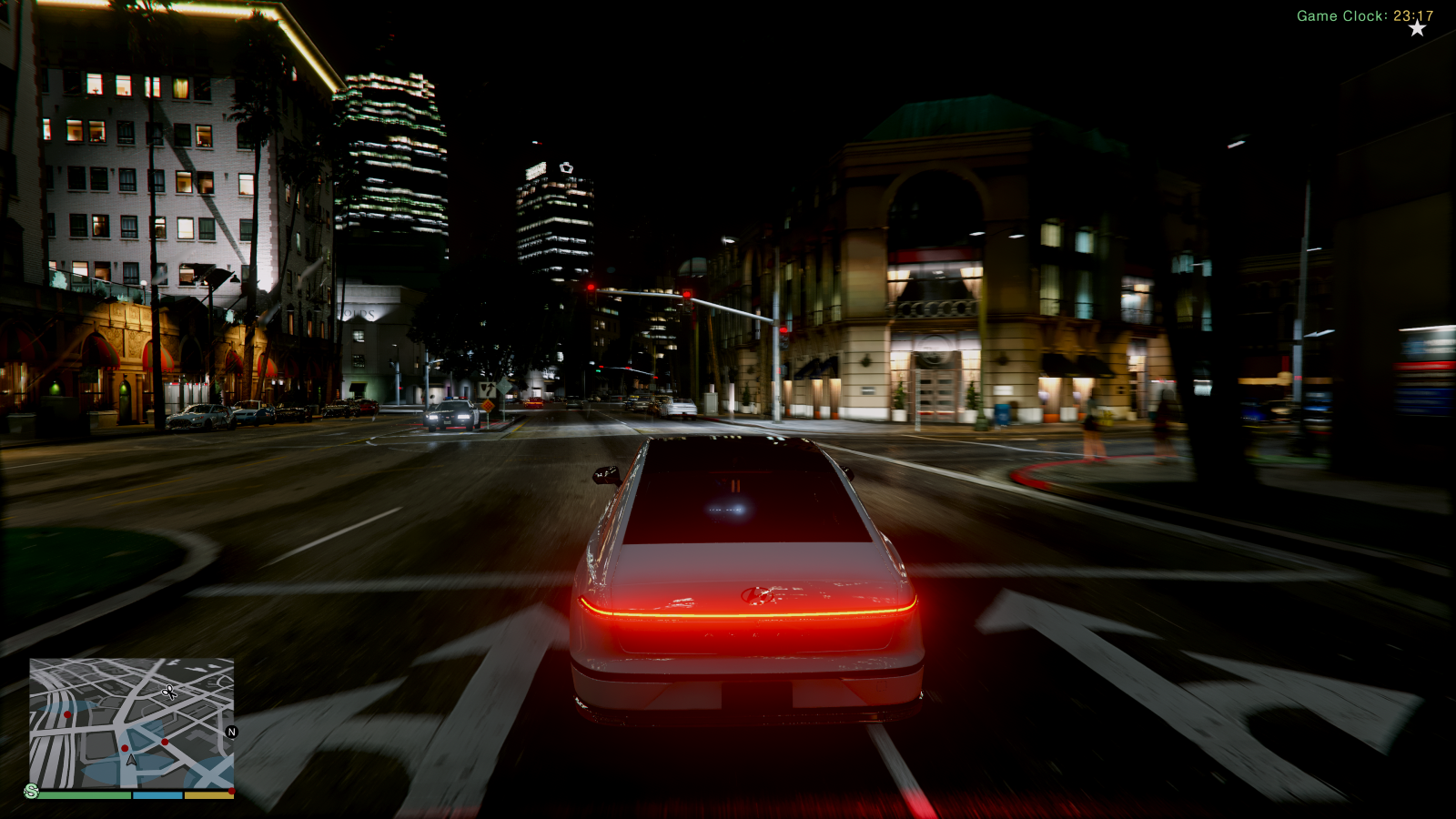Select the red dot on the freeway area

67,714
